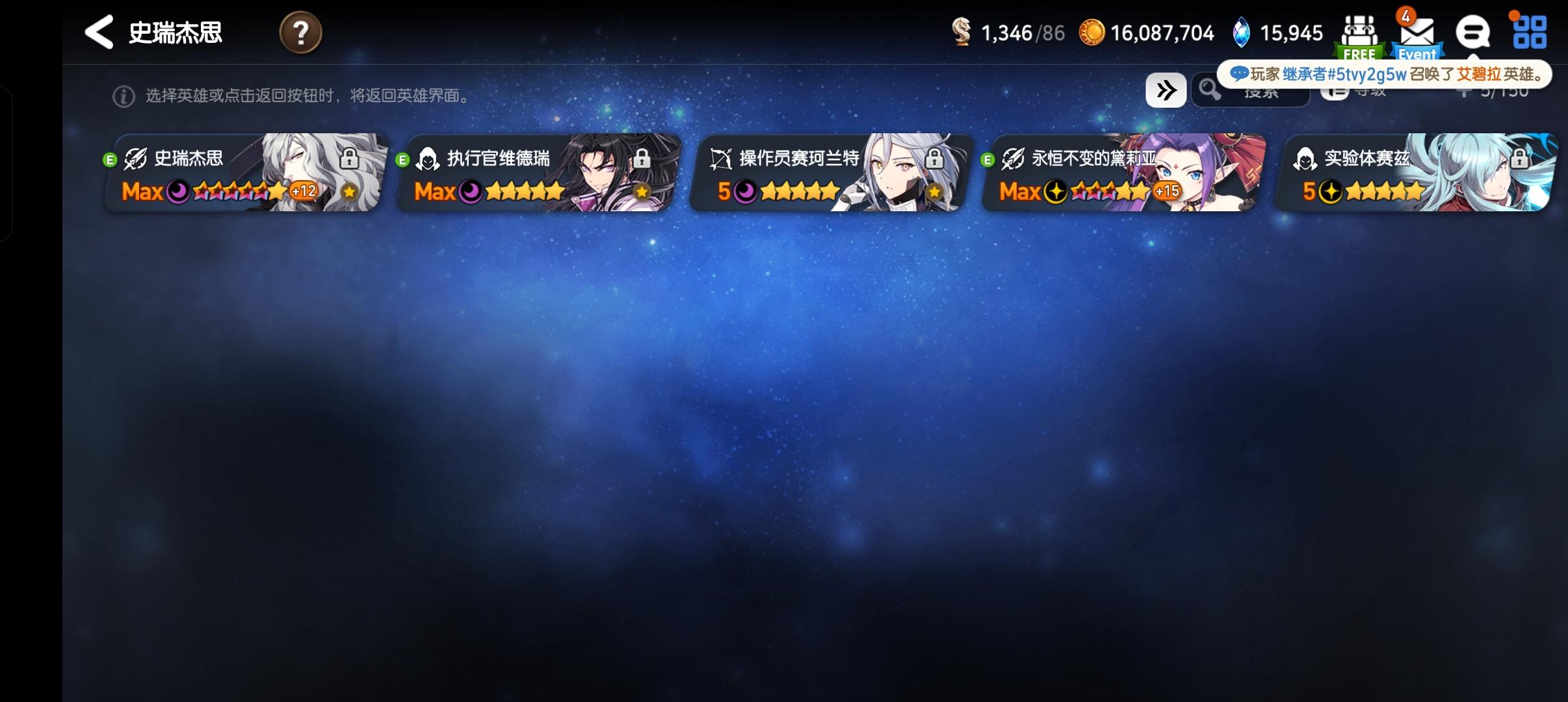
Task: Collapse the filter bar with double-arrow button
Action: [1166, 90]
